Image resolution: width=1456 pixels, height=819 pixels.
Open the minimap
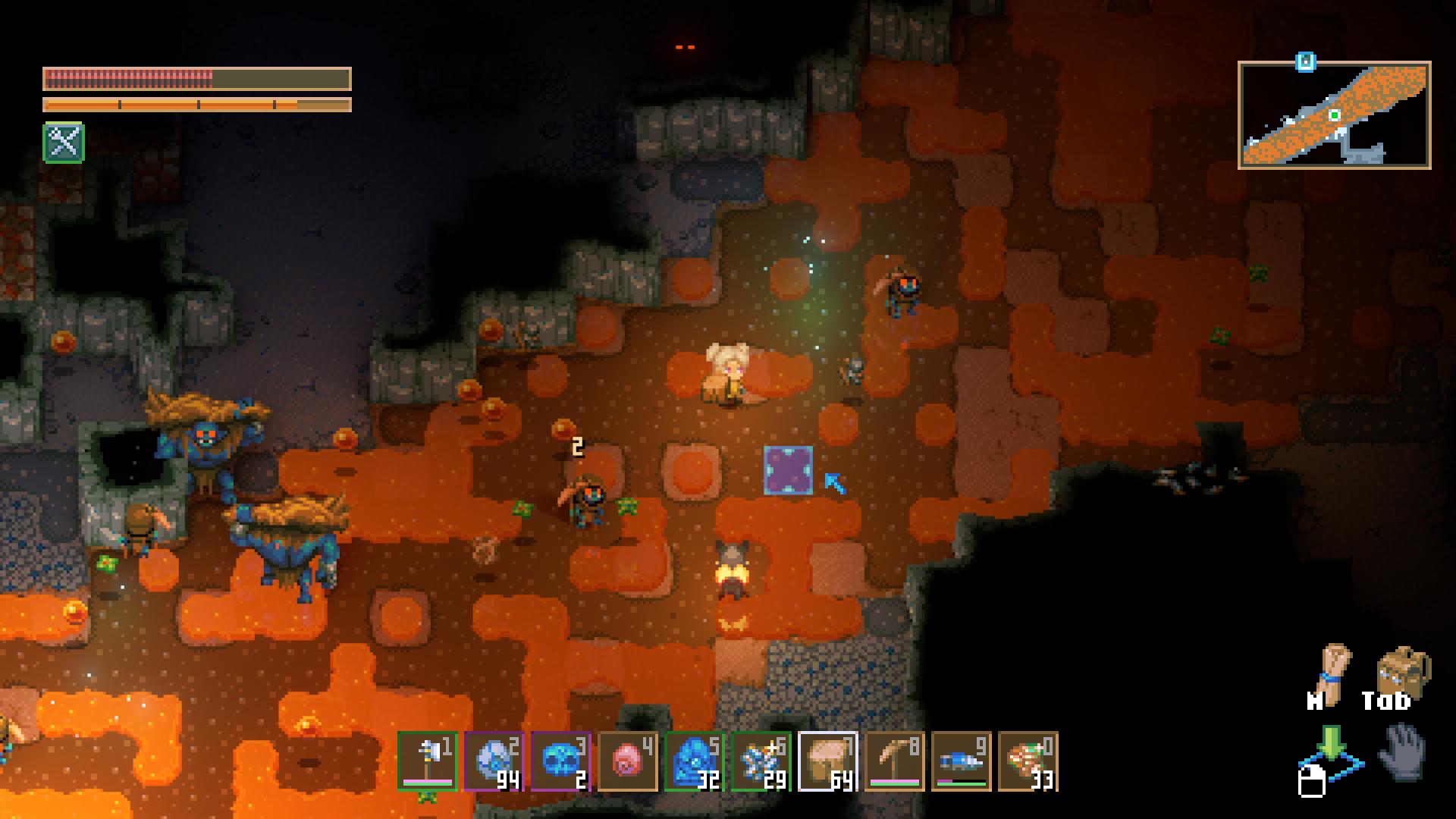(1334, 115)
